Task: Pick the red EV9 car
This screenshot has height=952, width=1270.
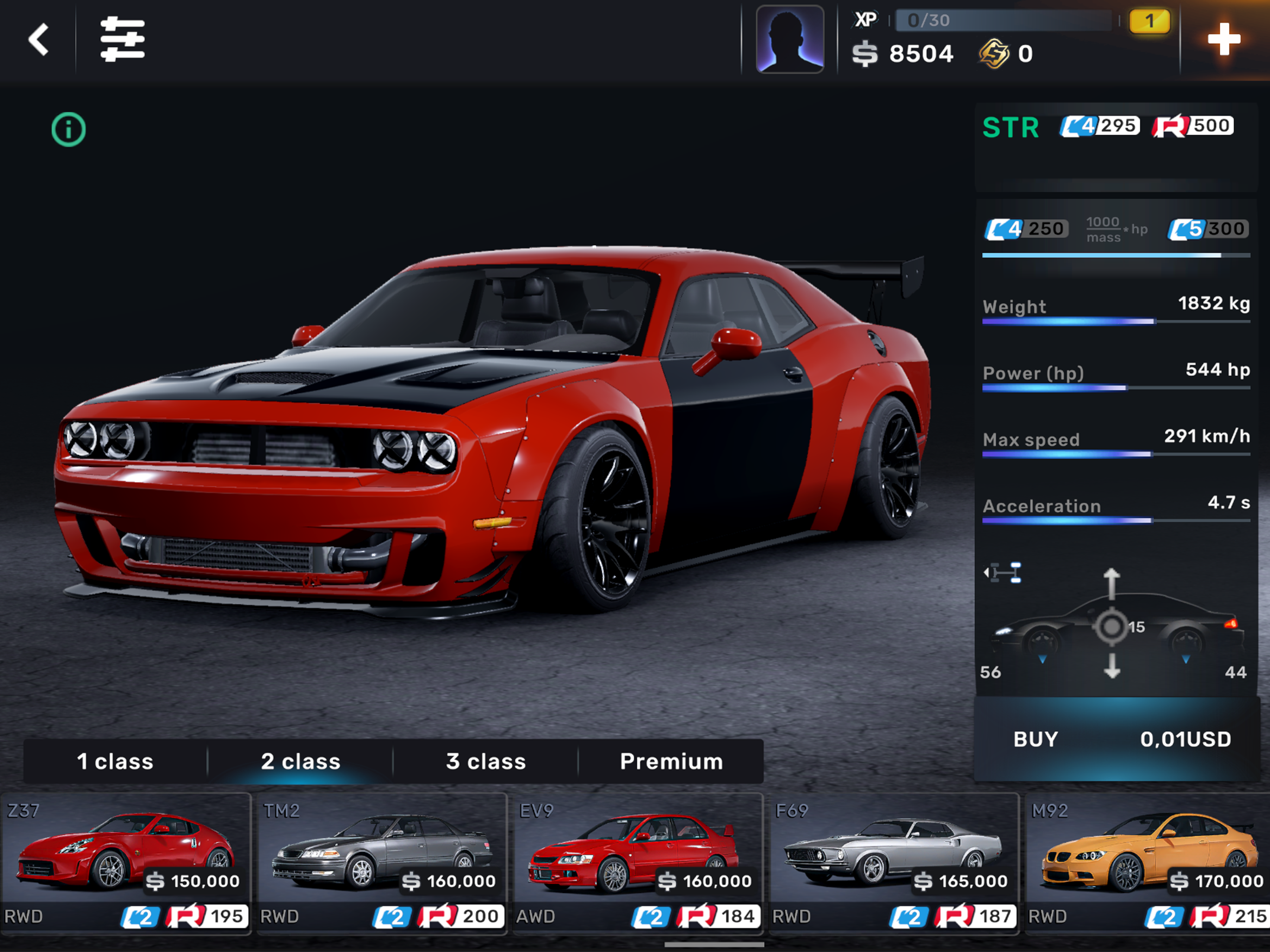Action: tap(637, 861)
